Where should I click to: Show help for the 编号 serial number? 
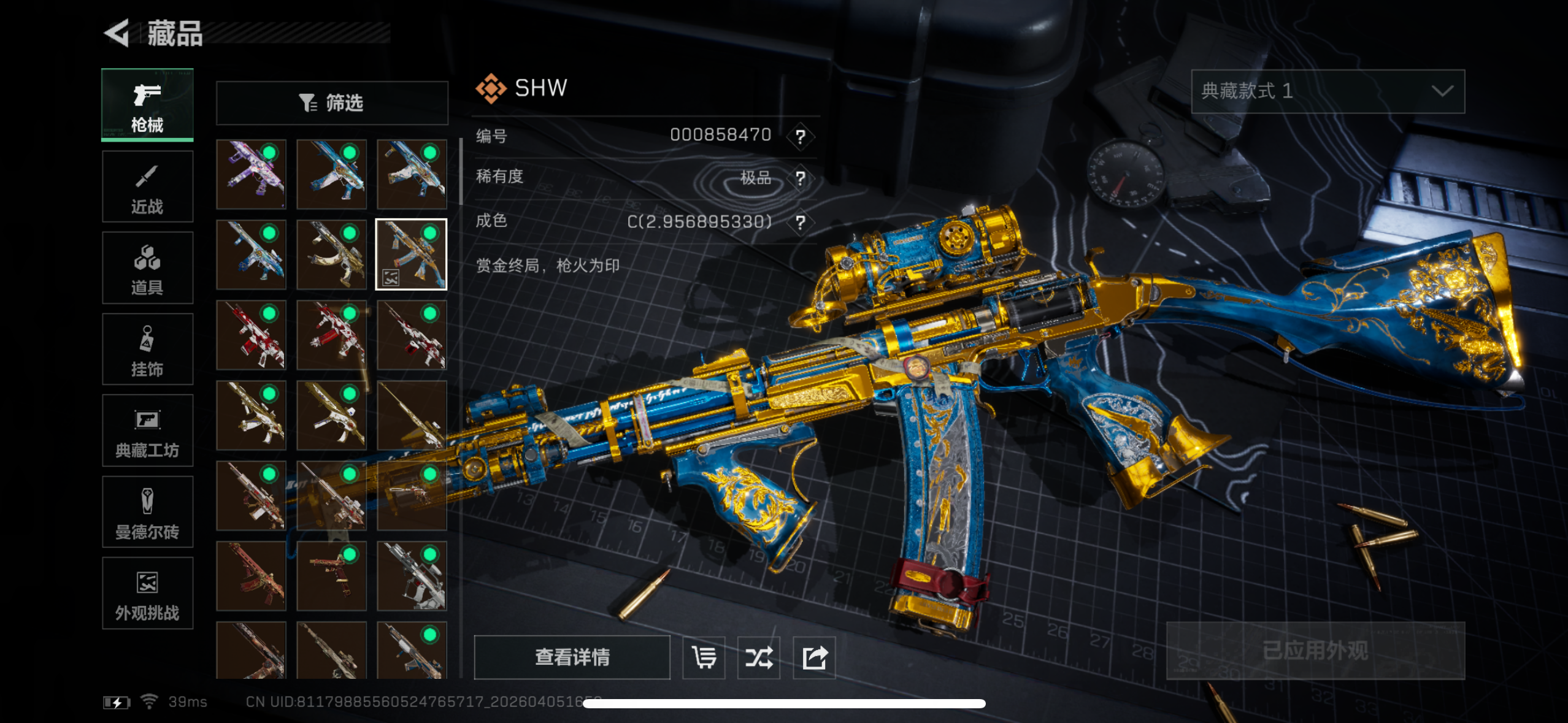800,136
